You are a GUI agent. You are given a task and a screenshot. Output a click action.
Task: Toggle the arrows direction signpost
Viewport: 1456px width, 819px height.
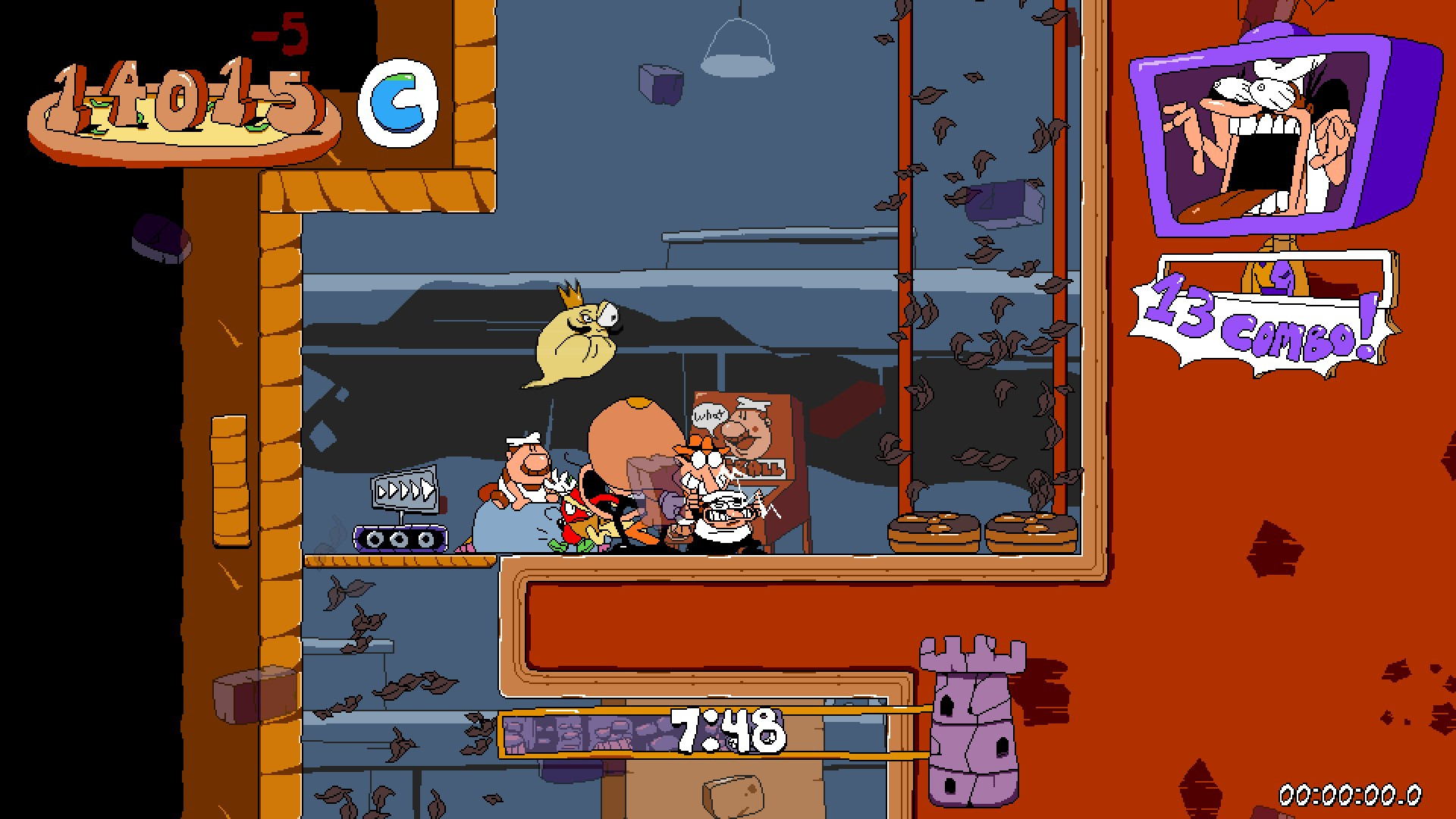point(403,489)
